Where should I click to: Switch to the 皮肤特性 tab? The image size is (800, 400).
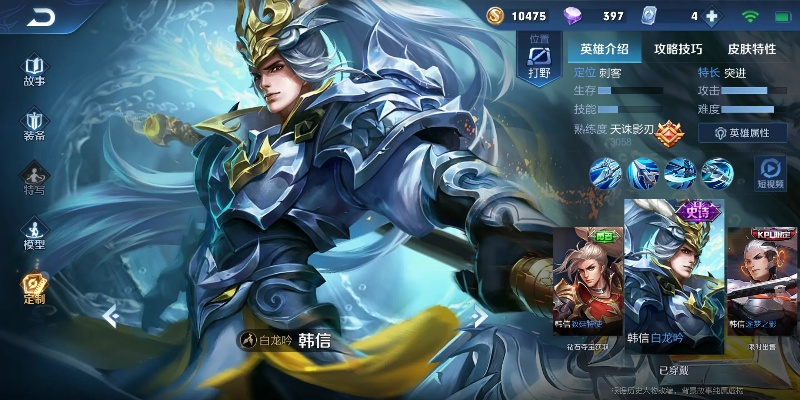[752, 48]
